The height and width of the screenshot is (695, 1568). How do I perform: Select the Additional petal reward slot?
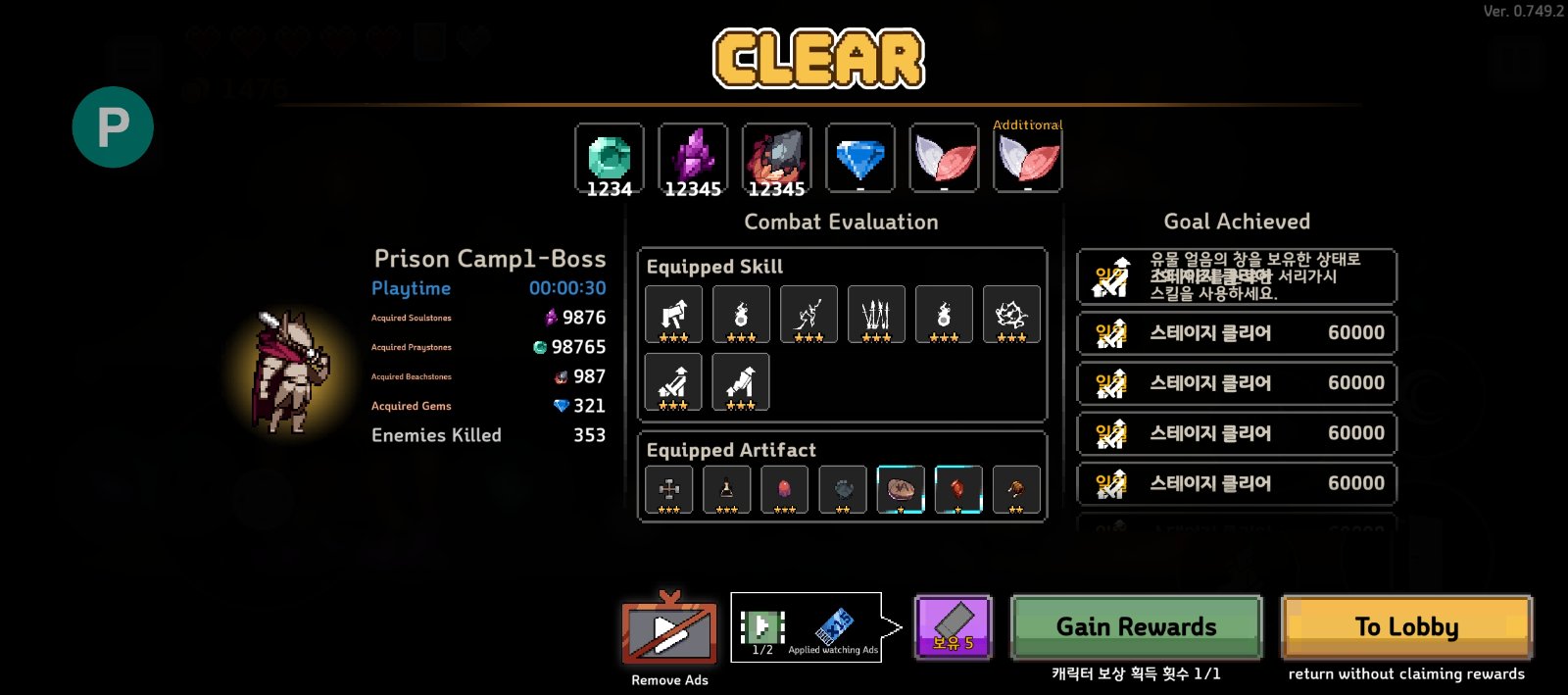pos(1027,158)
